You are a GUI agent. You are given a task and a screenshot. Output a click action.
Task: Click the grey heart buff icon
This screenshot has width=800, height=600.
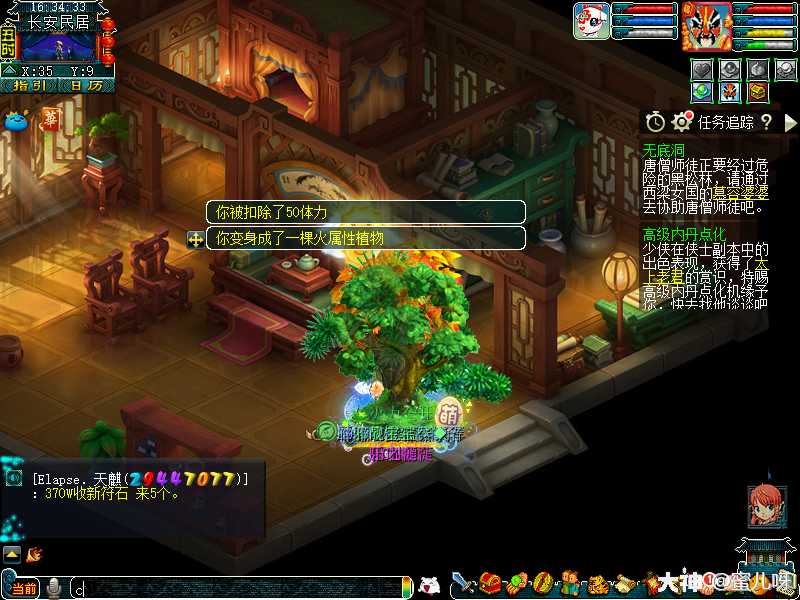pos(703,69)
